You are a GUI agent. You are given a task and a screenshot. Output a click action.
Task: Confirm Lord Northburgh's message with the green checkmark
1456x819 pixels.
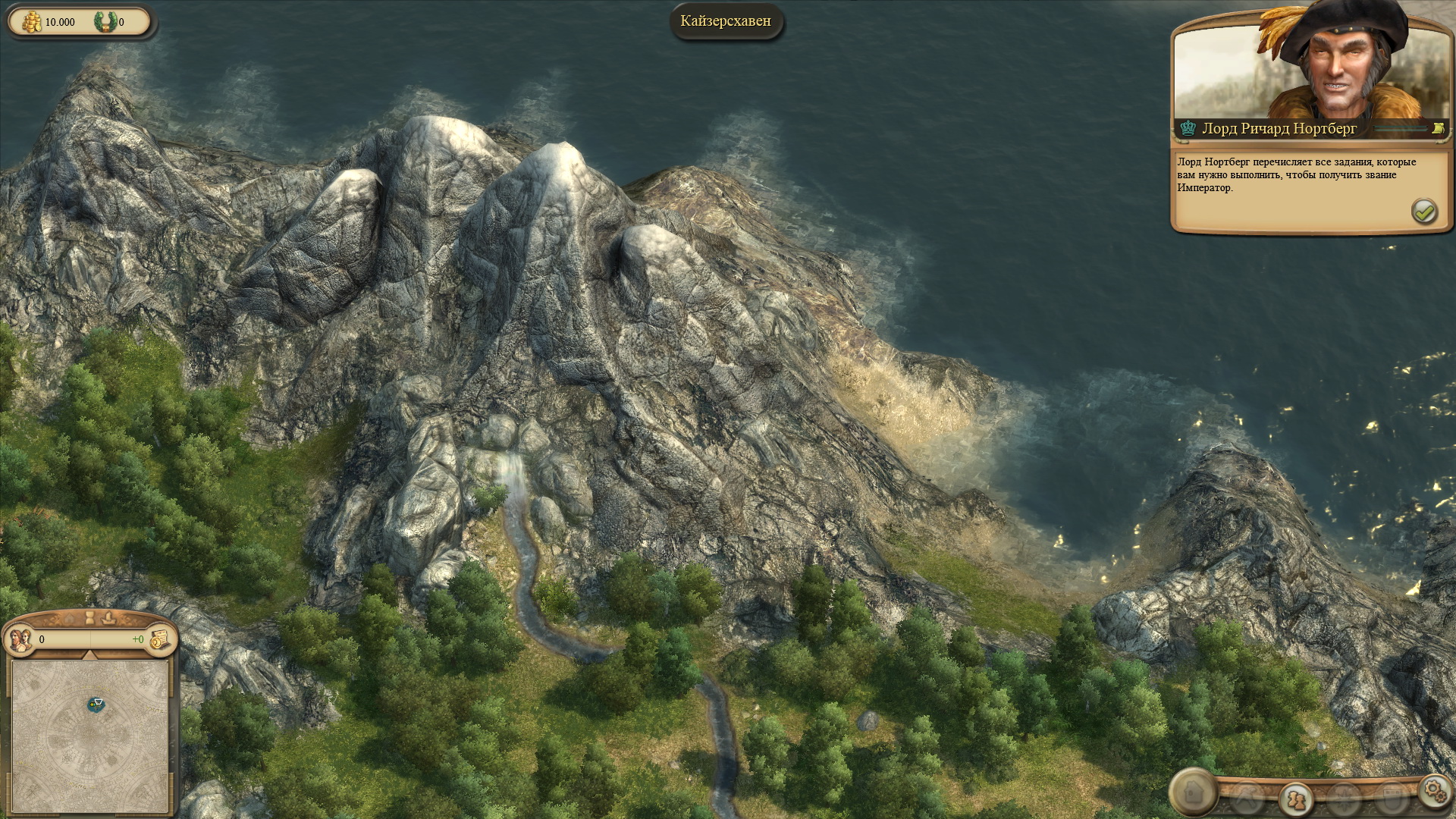1423,212
